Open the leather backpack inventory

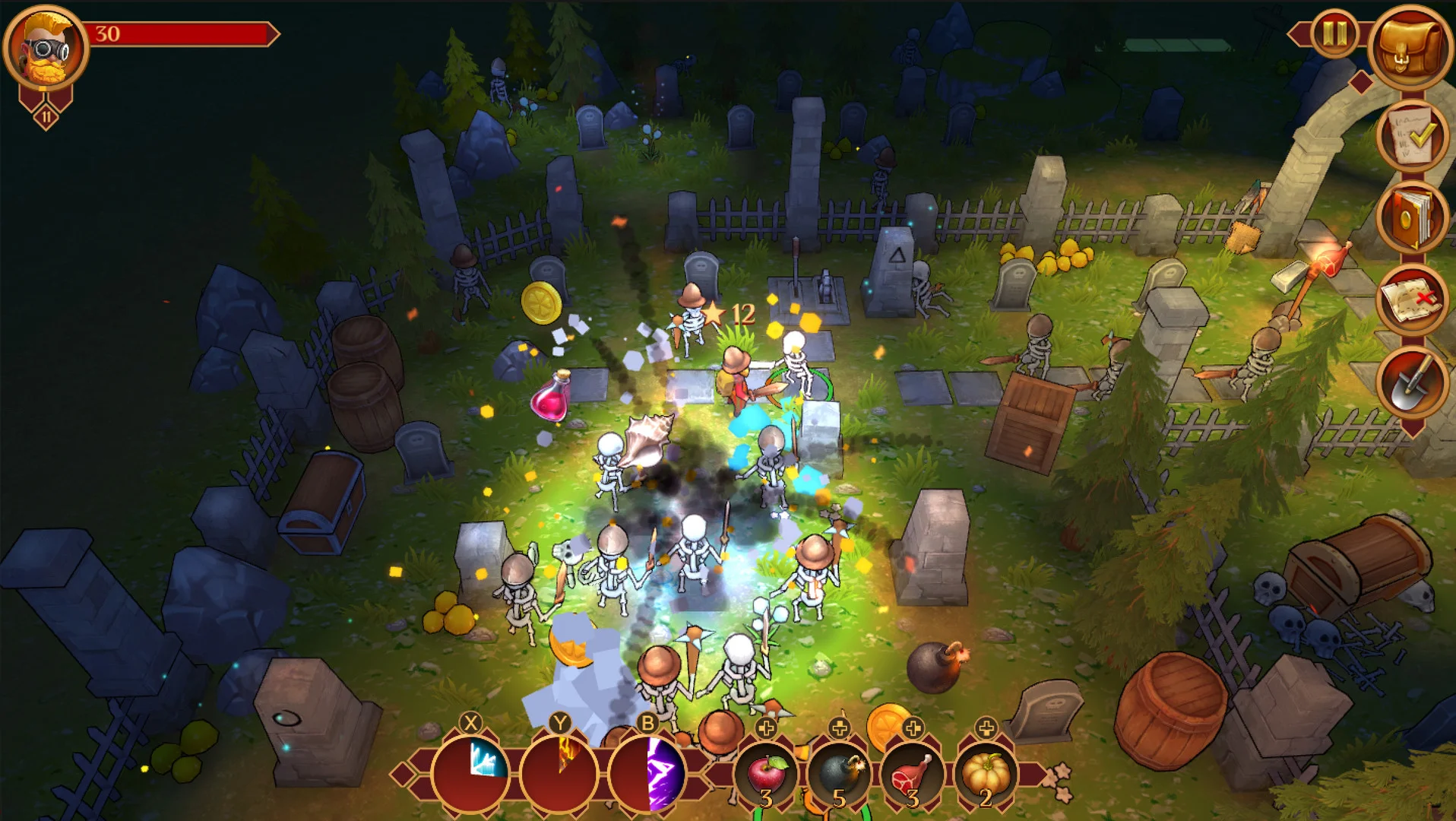[1411, 46]
